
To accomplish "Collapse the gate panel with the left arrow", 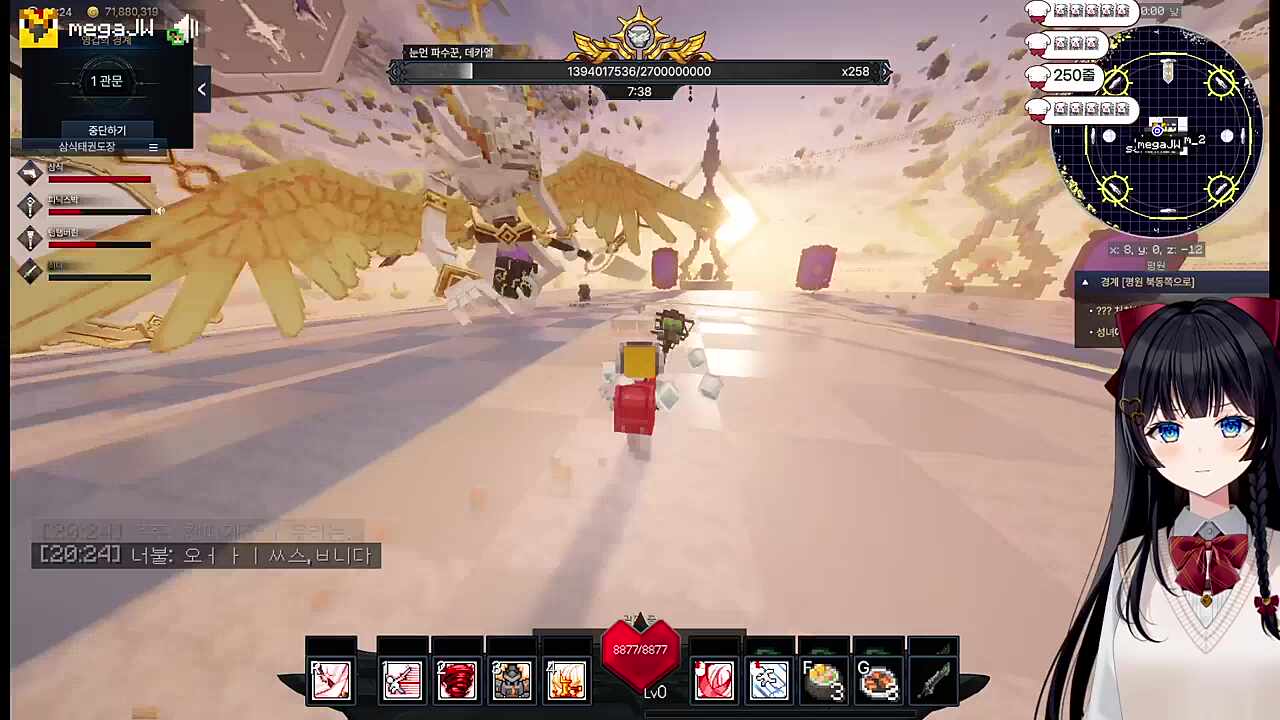I will [x=201, y=90].
